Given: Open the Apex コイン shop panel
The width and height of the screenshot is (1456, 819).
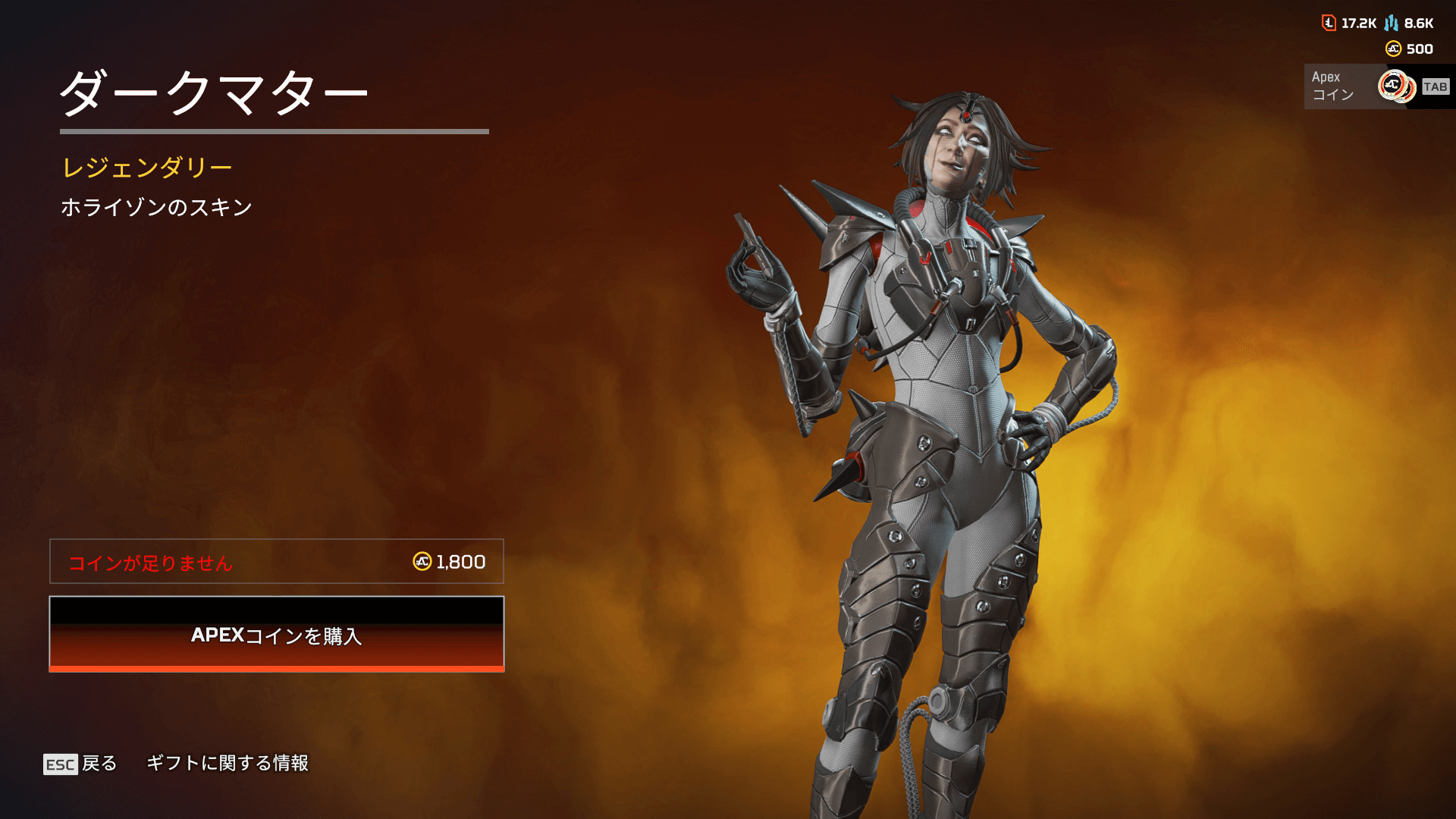Looking at the screenshot, I should click(x=1376, y=86).
